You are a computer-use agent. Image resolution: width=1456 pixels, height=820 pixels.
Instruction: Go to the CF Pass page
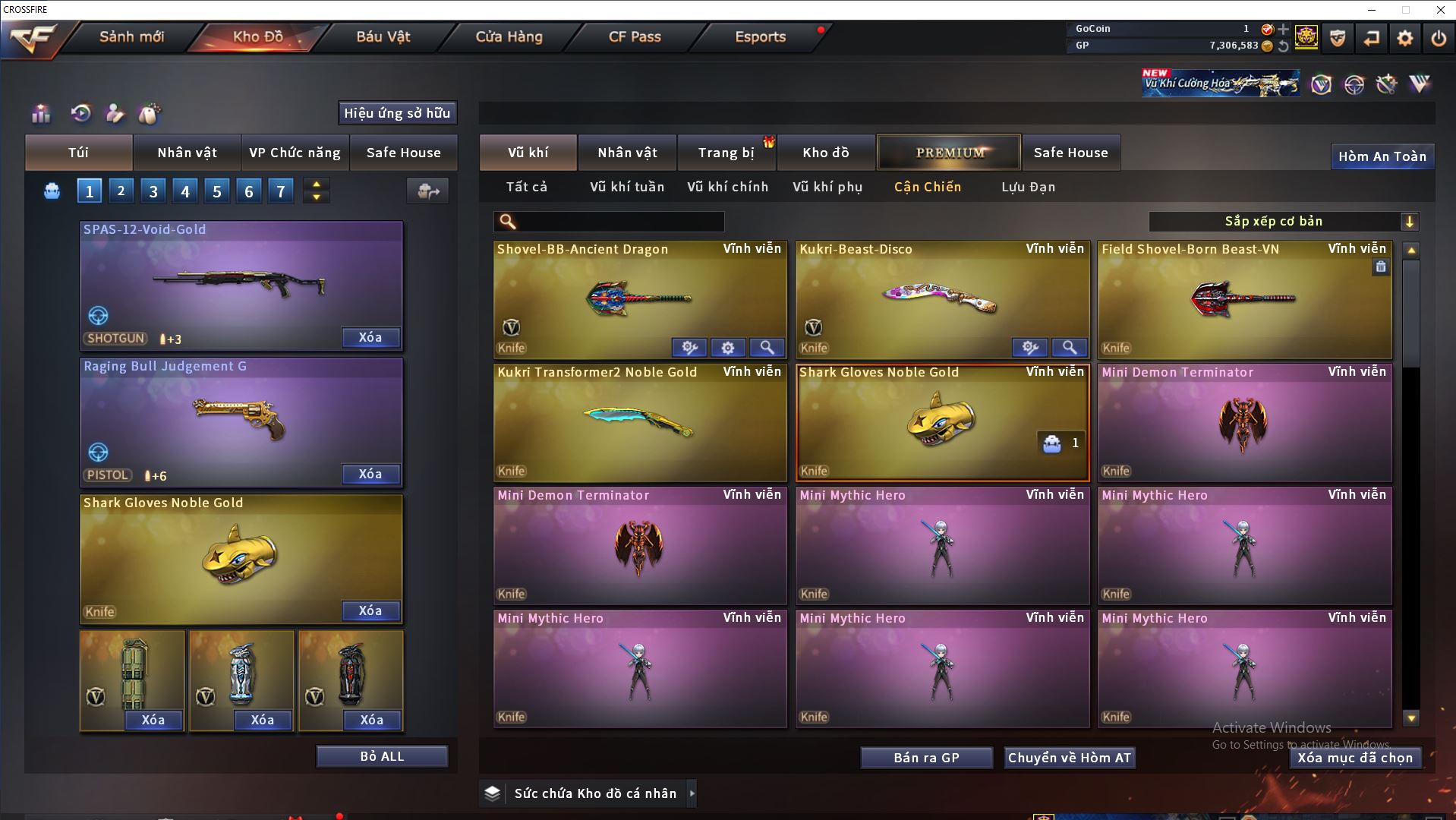635,36
